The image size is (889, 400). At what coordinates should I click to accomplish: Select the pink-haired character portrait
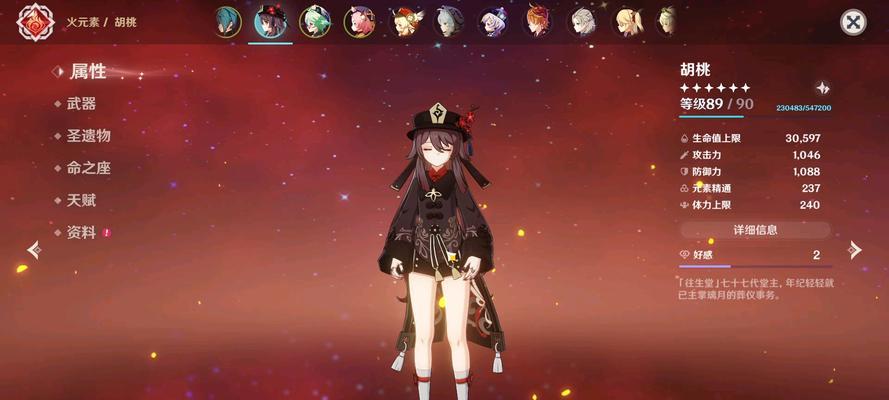coord(359,22)
